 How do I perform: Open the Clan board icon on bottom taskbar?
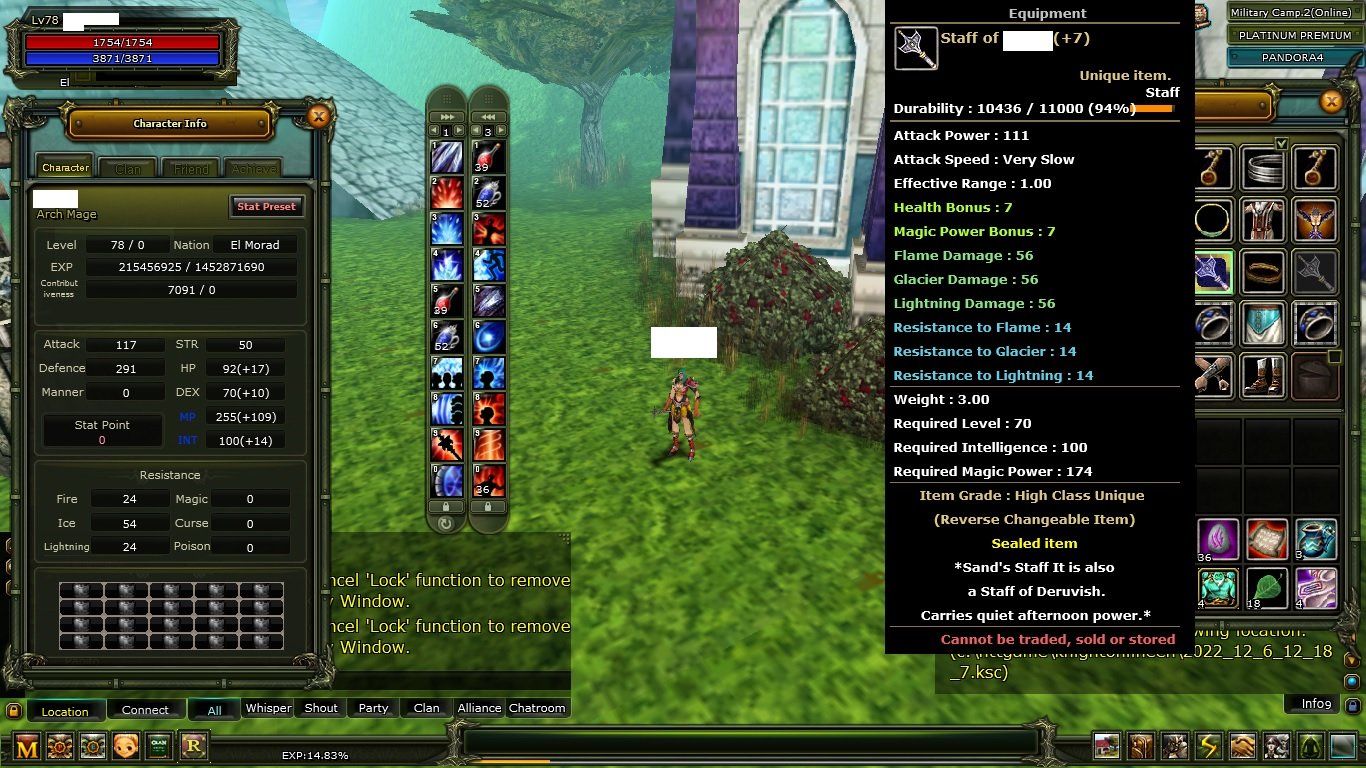coord(158,747)
